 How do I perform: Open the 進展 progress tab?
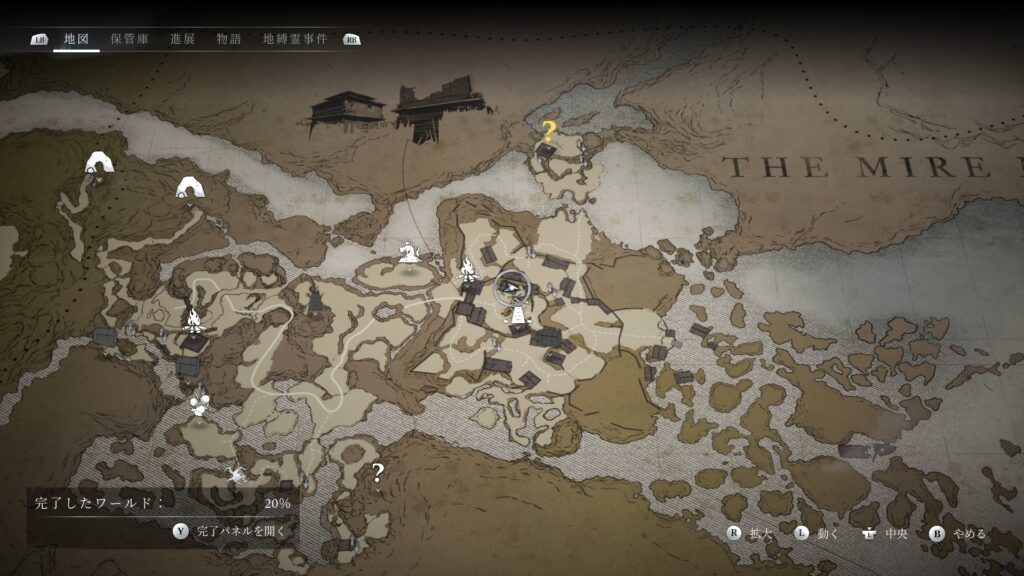point(182,39)
